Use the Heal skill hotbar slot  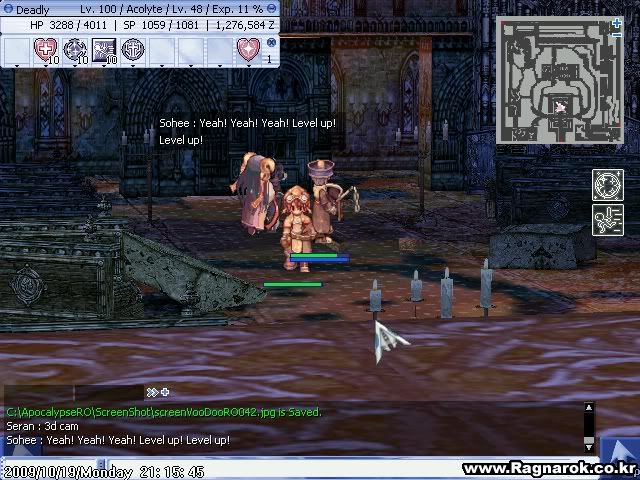45,48
